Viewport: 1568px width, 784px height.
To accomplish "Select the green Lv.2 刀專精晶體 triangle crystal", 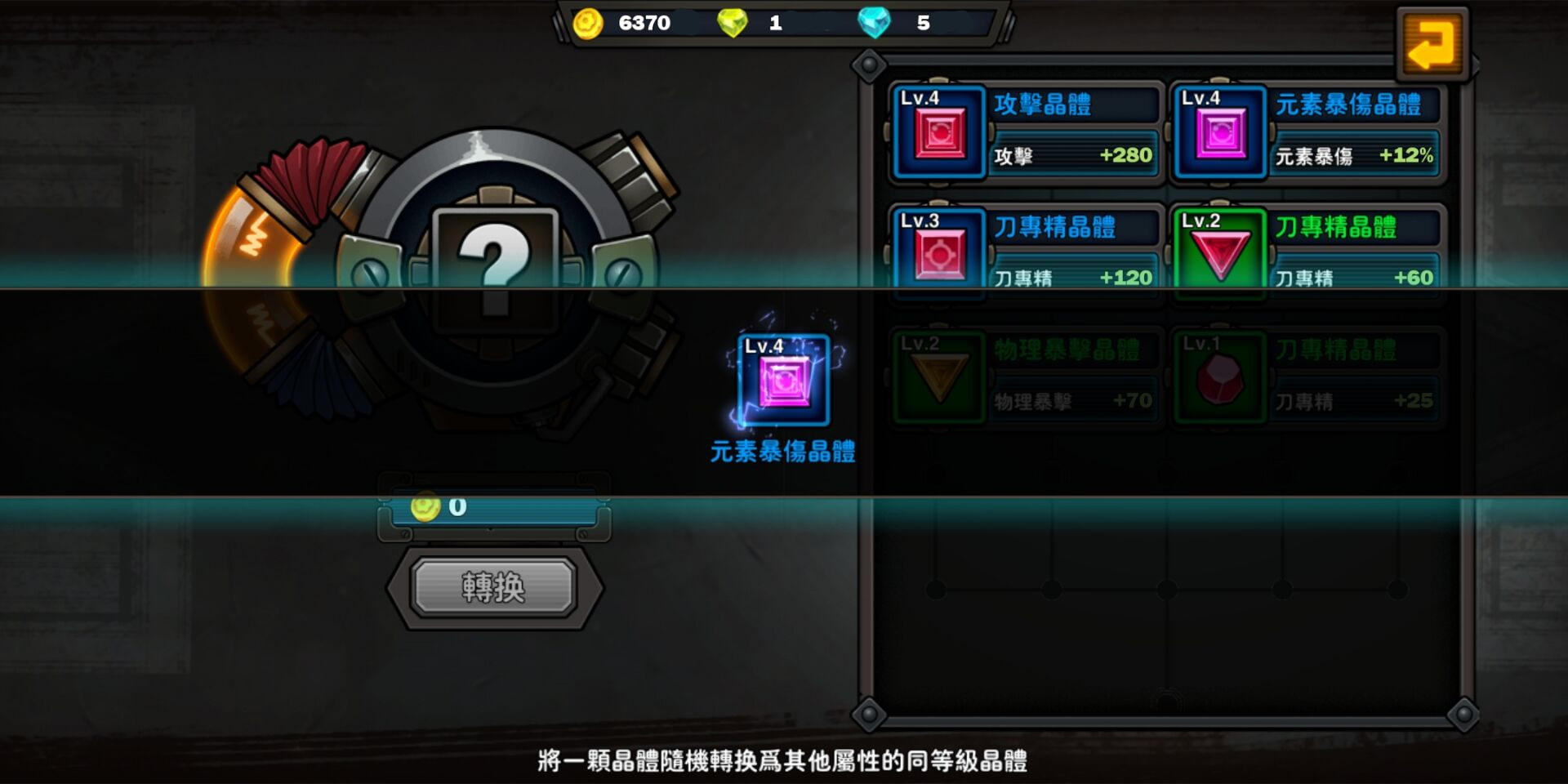I will click(1222, 253).
